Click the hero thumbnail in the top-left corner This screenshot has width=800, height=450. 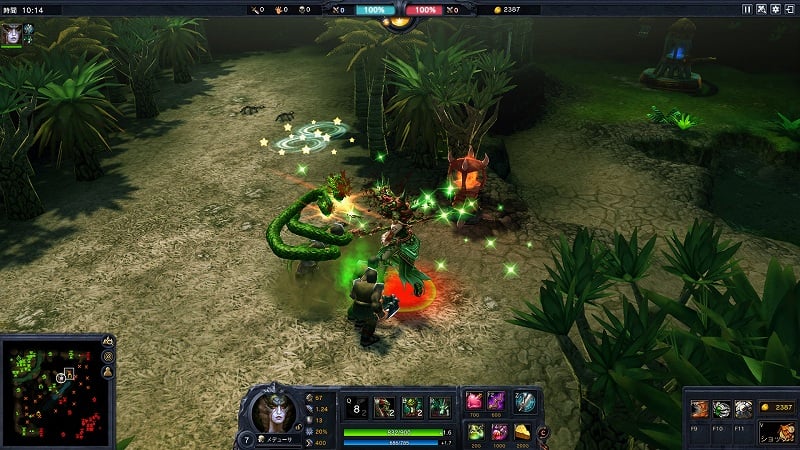pyautogui.click(x=14, y=32)
